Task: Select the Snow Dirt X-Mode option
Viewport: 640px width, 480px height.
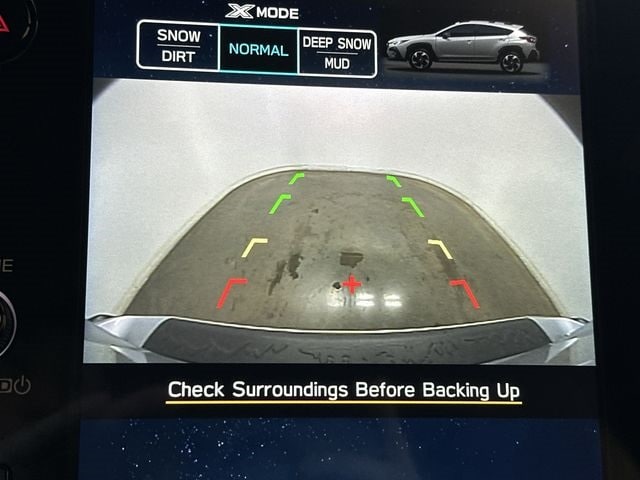Action: coord(178,47)
